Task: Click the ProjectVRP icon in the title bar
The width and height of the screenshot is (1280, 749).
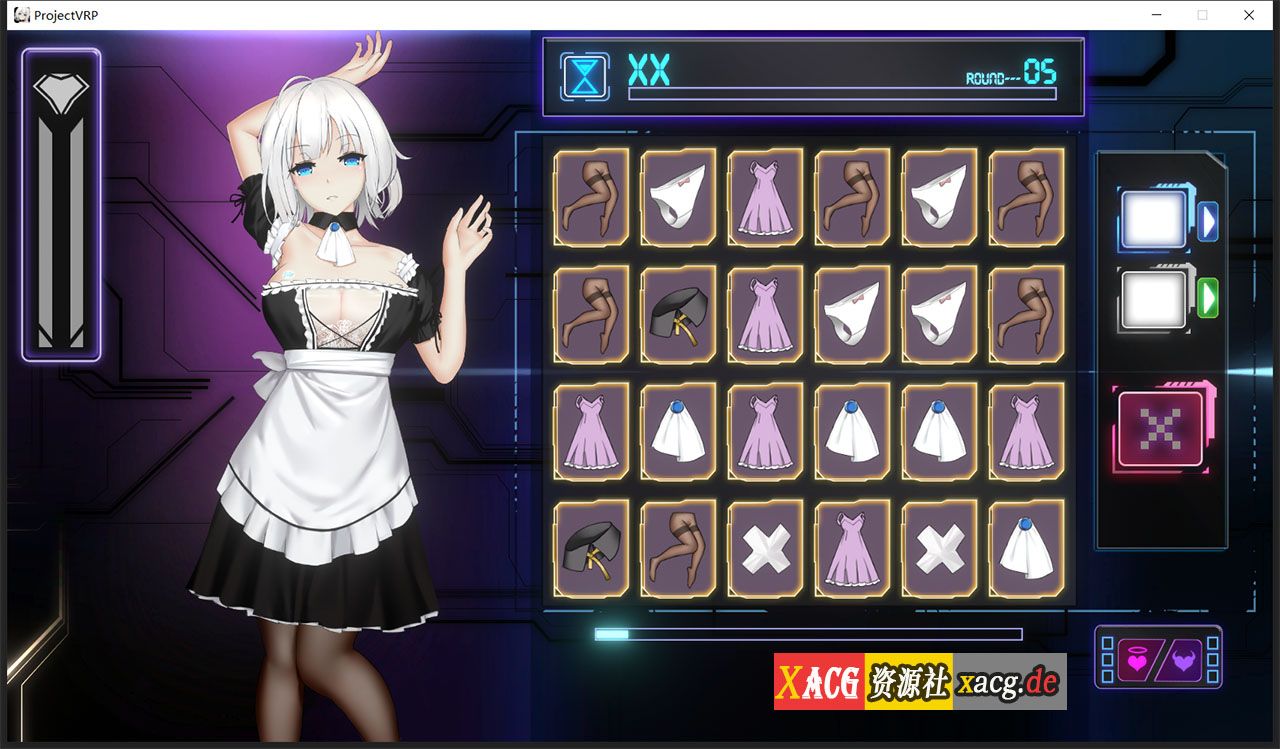Action: pos(20,15)
